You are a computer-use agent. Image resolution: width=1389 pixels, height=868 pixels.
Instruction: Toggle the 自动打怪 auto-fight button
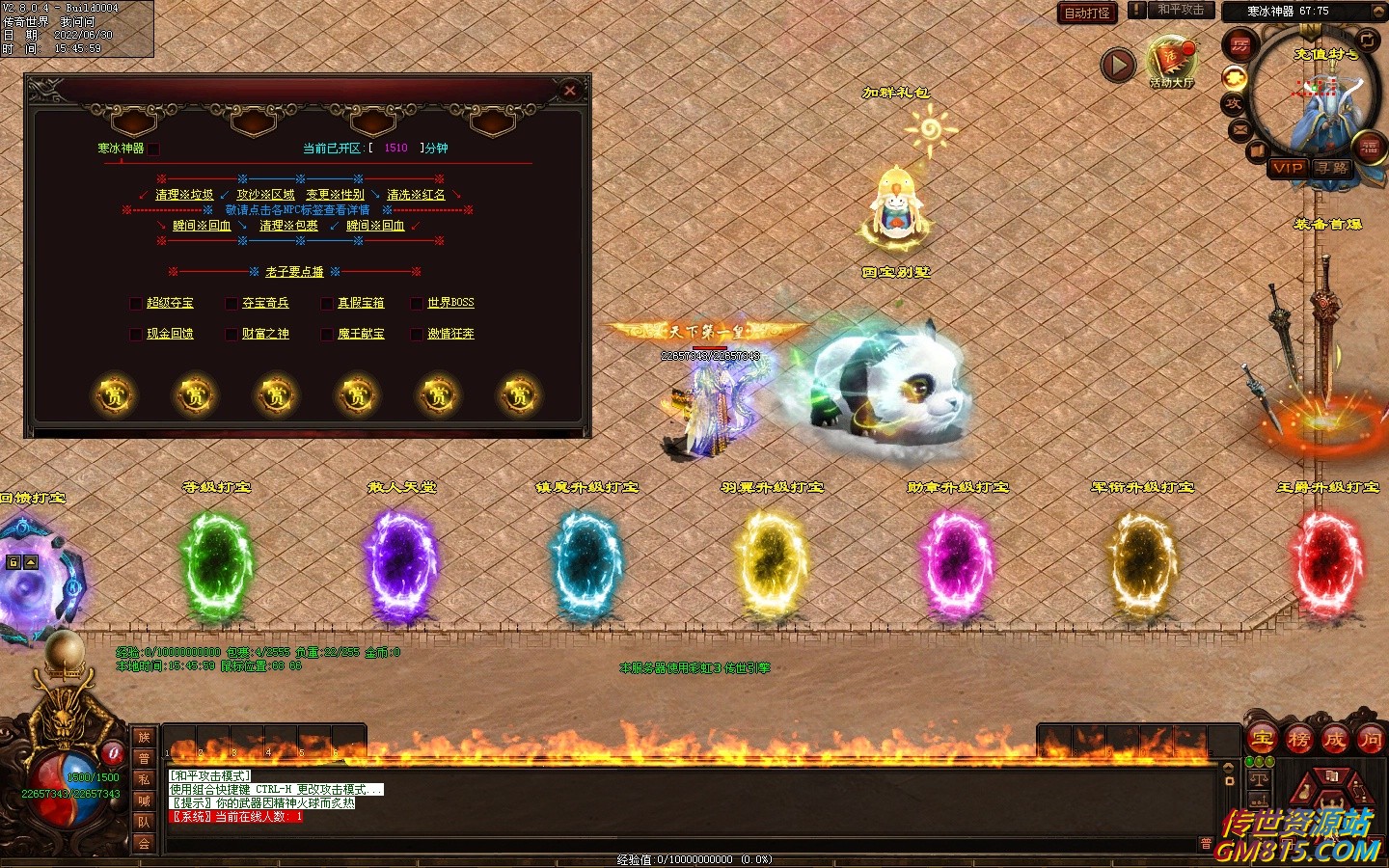[1087, 13]
